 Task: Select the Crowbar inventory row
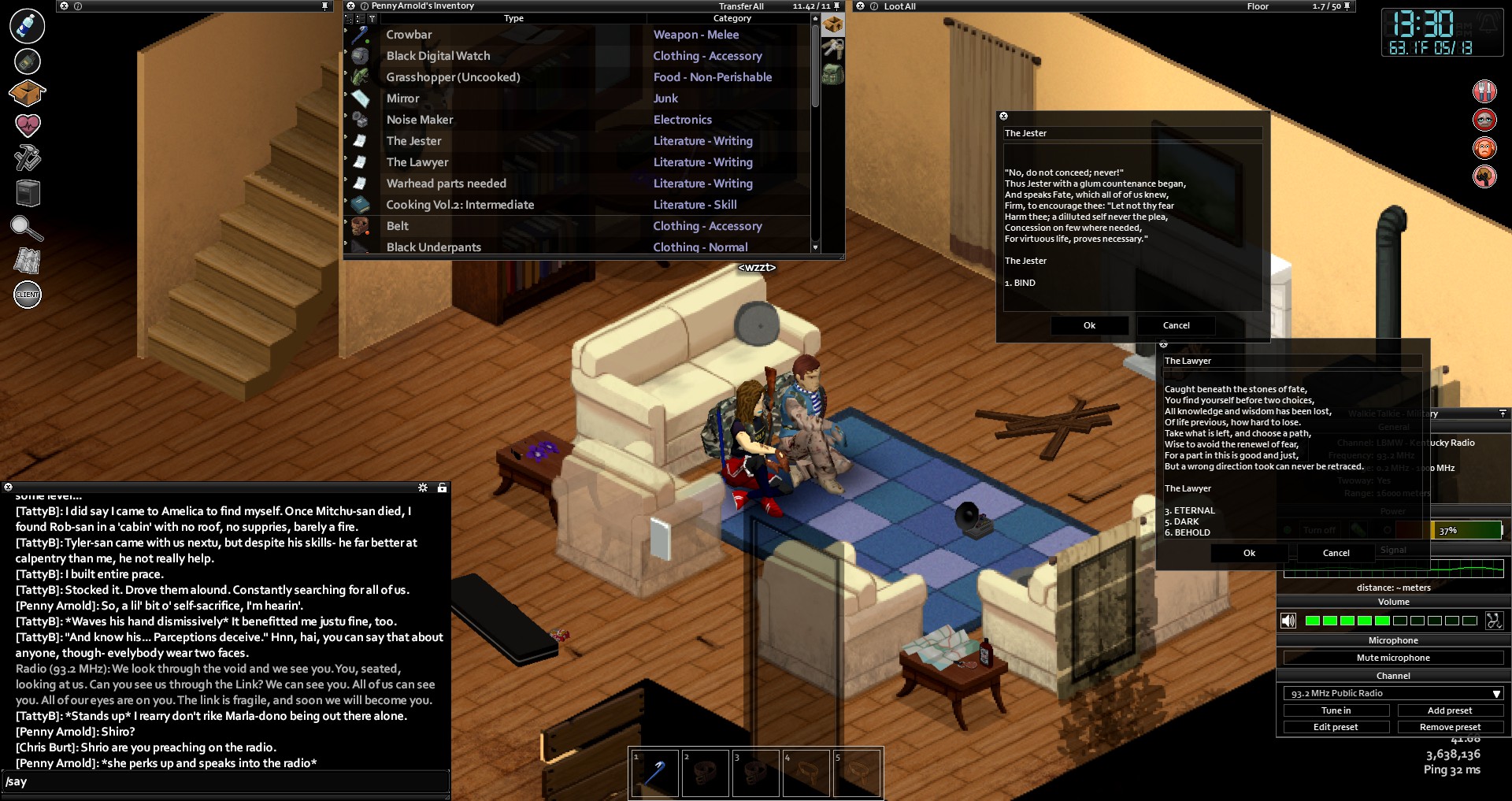coord(409,35)
